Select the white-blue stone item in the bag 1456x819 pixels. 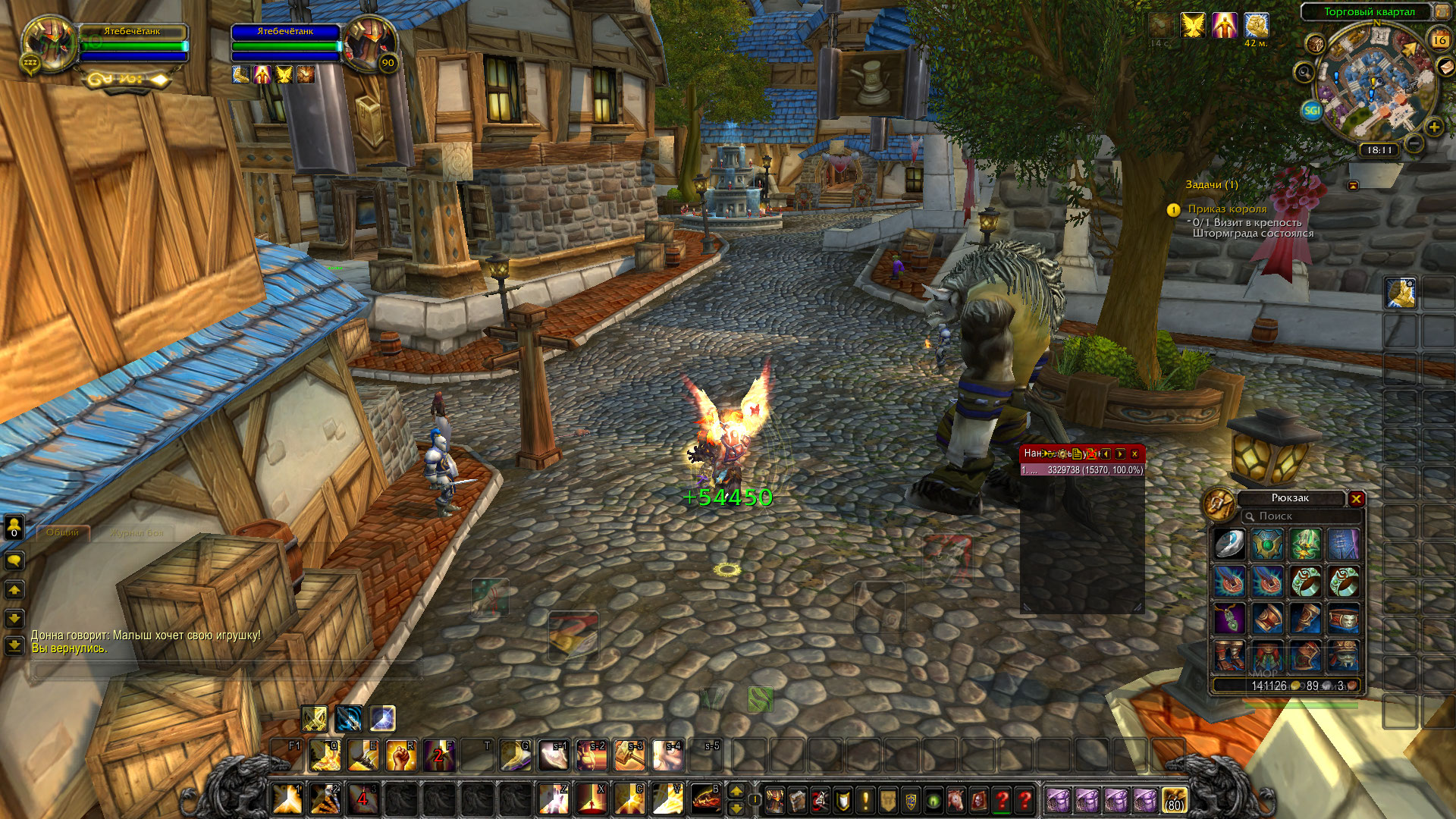[1228, 544]
